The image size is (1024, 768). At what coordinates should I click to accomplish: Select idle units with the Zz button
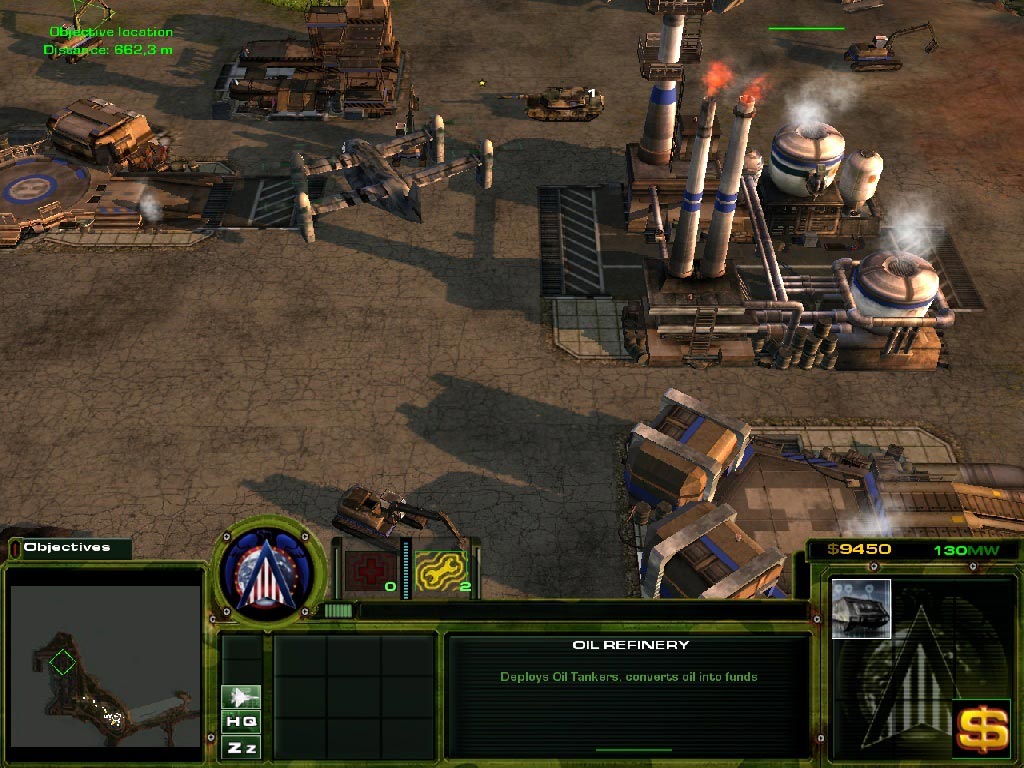coord(241,747)
